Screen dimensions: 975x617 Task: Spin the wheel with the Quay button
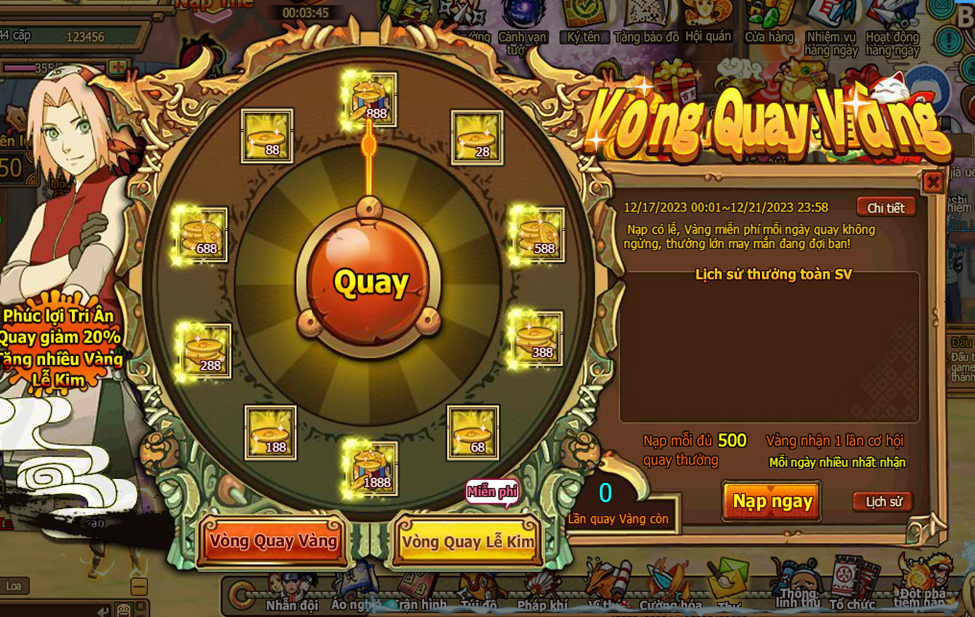click(x=370, y=283)
